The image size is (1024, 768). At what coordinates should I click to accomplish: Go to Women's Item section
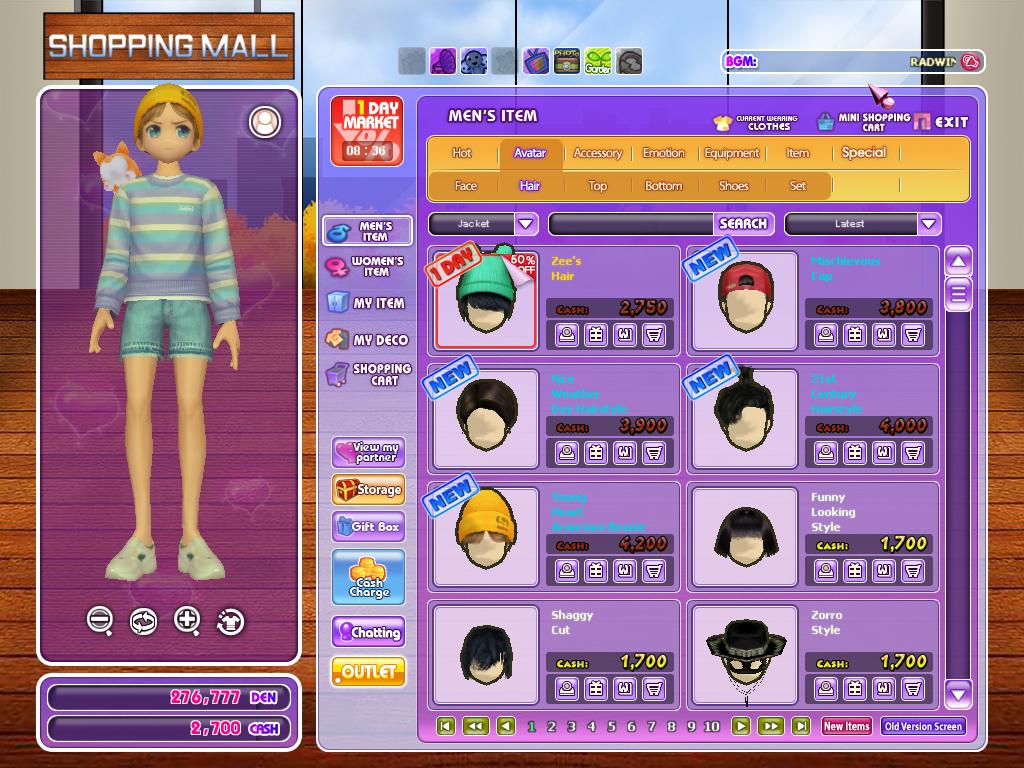pos(366,267)
